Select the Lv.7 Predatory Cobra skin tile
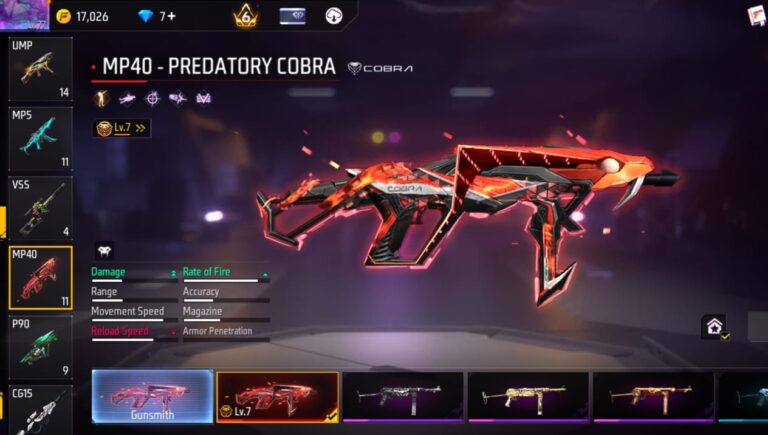768x435 pixels. (x=278, y=396)
